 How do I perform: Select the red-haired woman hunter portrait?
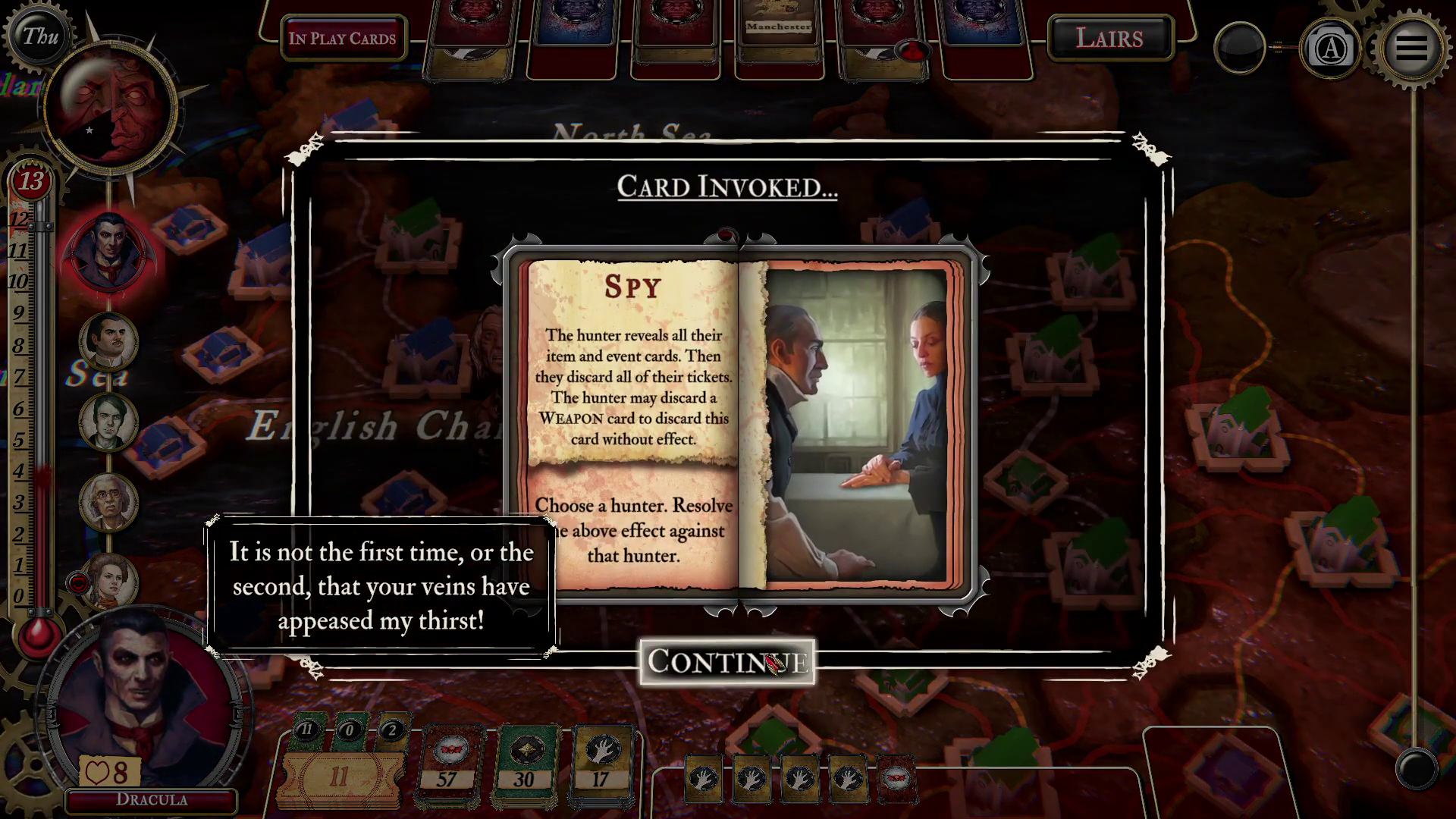pyautogui.click(x=111, y=581)
